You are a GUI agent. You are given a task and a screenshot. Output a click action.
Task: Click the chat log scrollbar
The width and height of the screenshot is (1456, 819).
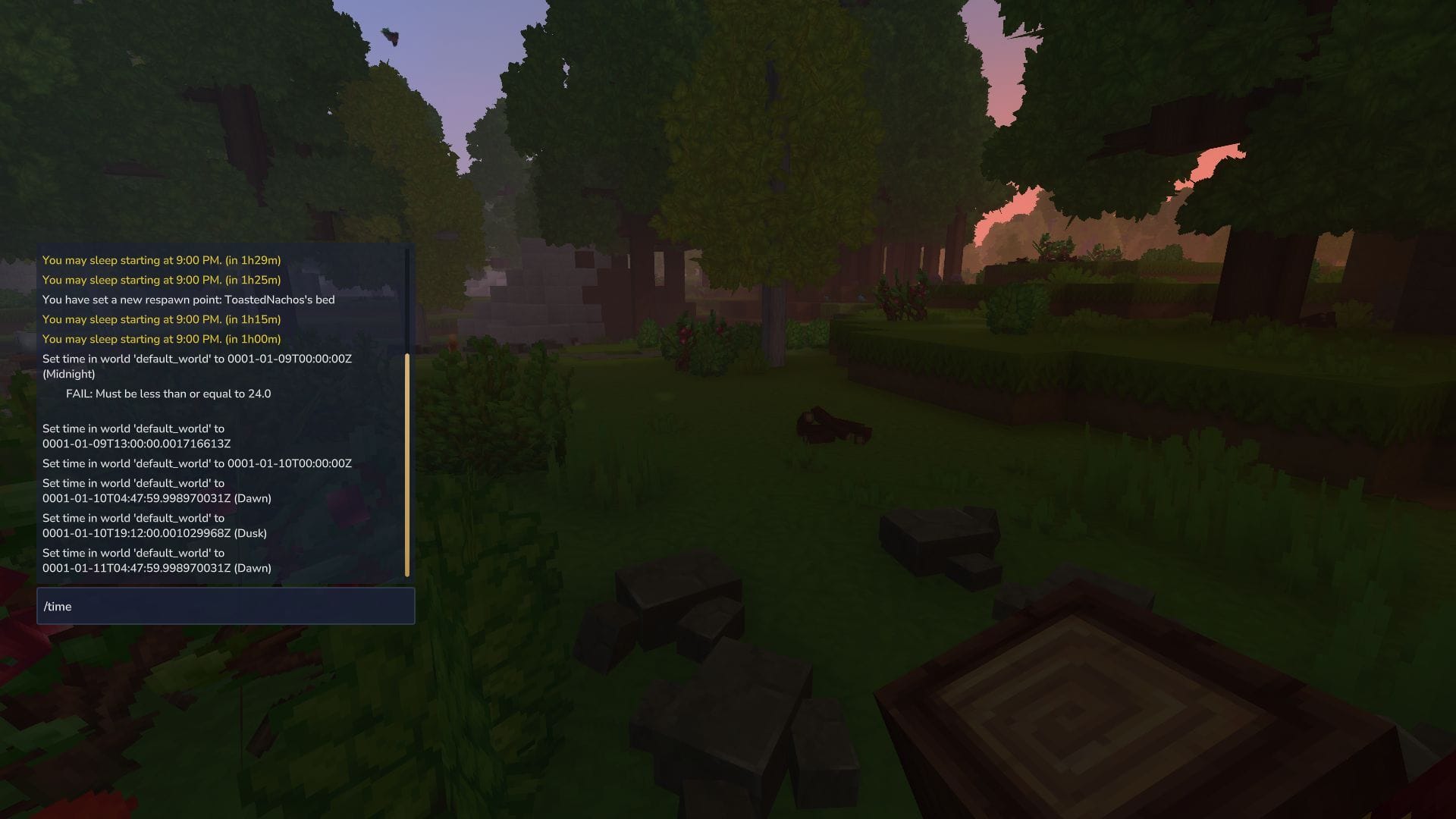pyautogui.click(x=407, y=464)
